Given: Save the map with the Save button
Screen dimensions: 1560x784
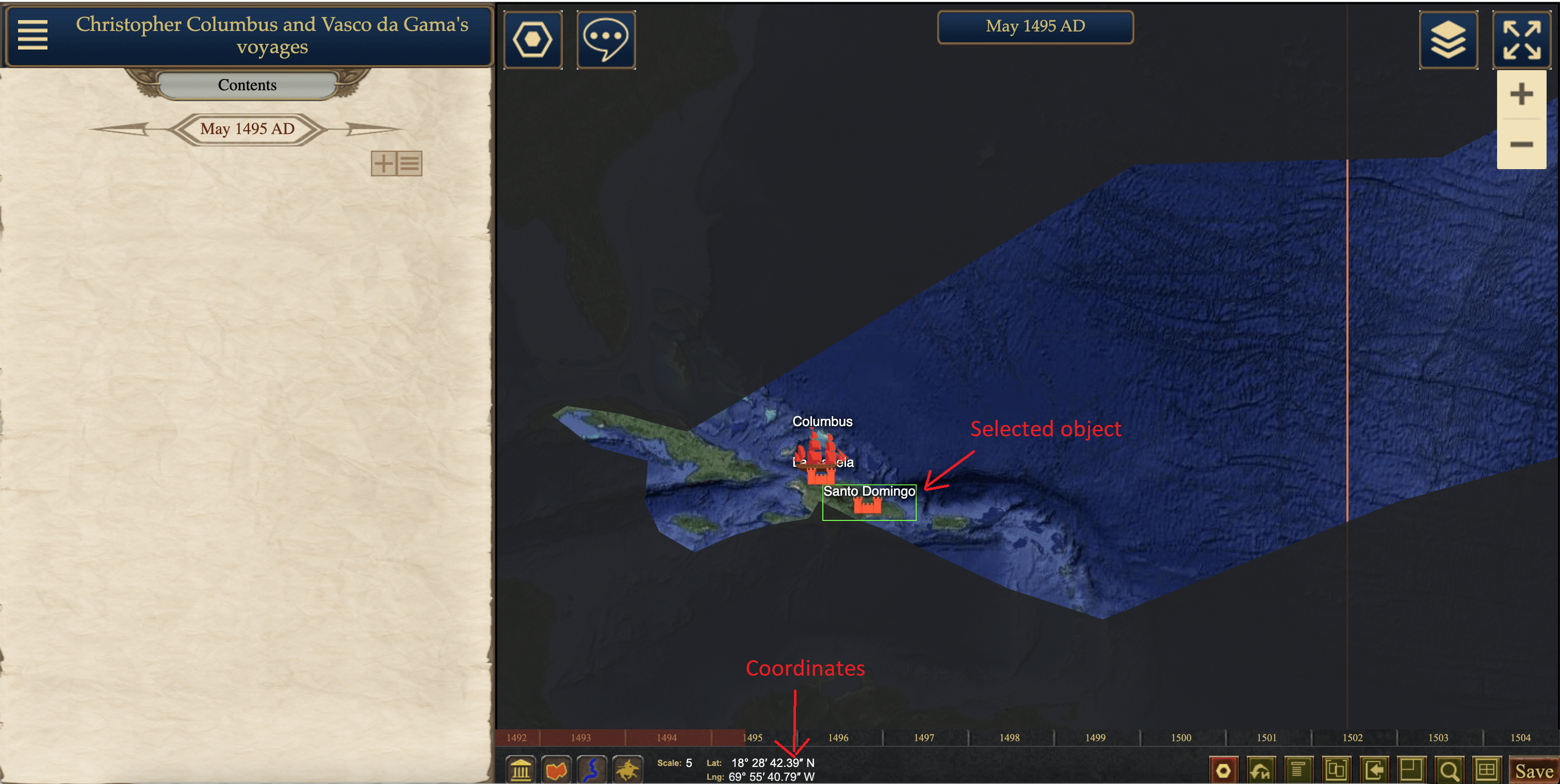Looking at the screenshot, I should (1533, 771).
